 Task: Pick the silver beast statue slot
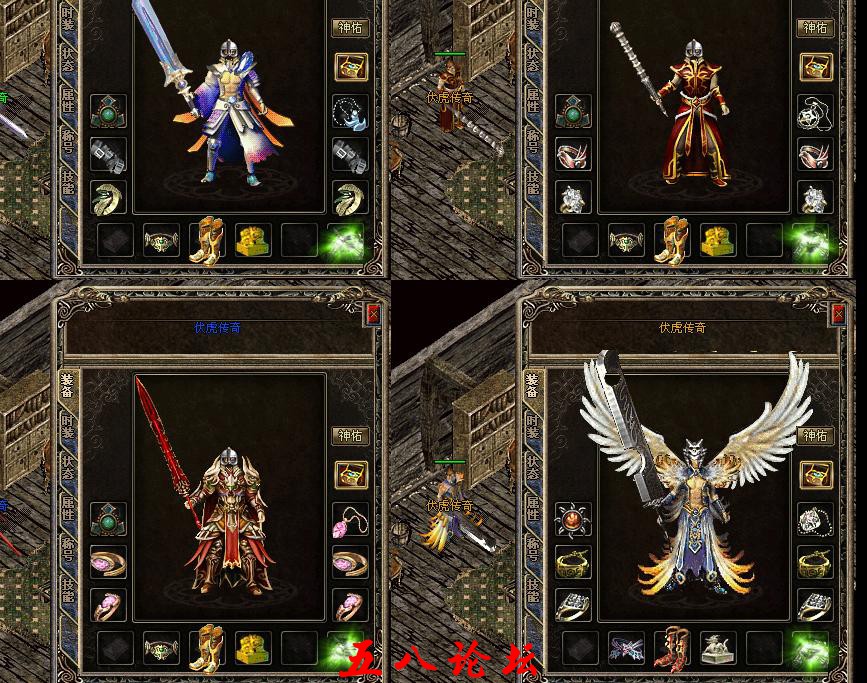[x=717, y=647]
